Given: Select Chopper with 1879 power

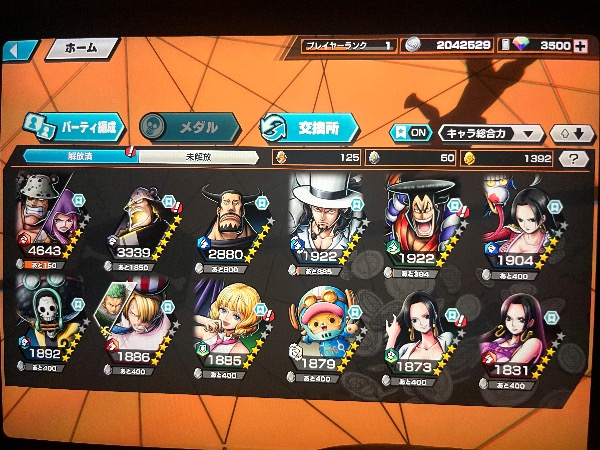Looking at the screenshot, I should point(327,321).
